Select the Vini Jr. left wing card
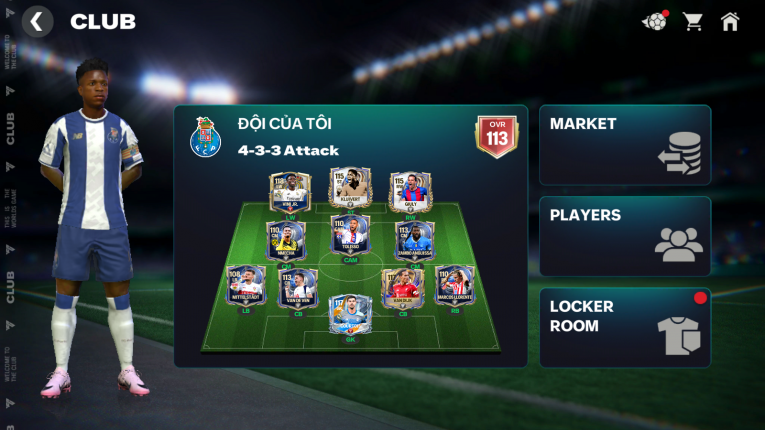 (x=290, y=192)
